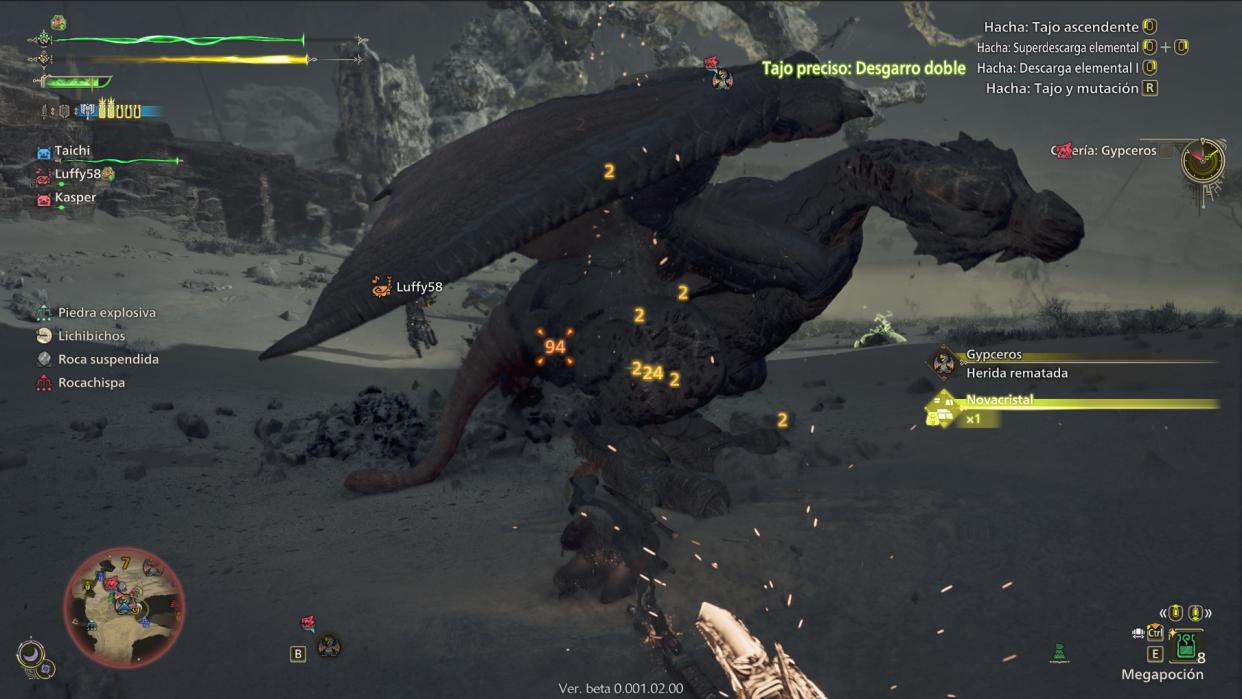Viewport: 1242px width, 699px height.
Task: Select party member Luffy58 in list
Action: pyautogui.click(x=78, y=174)
